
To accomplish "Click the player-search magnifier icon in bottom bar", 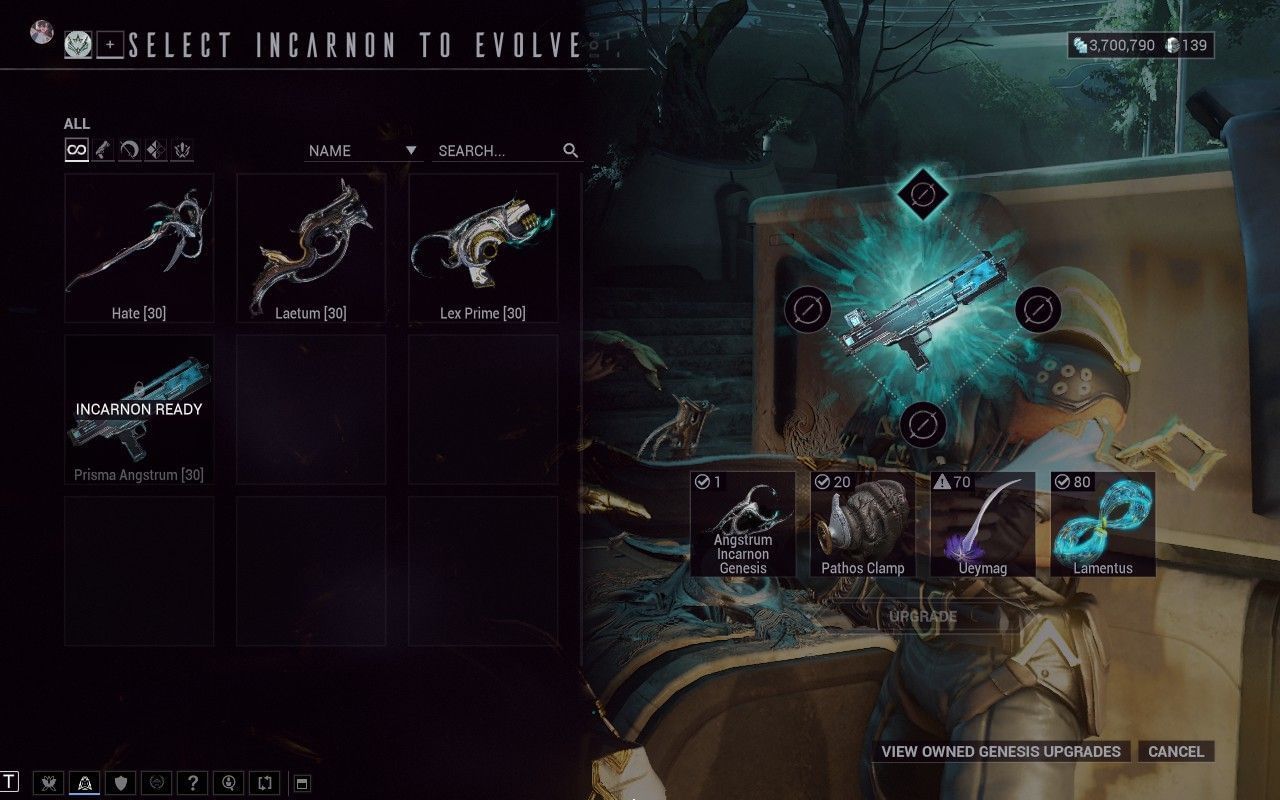I will tap(230, 784).
